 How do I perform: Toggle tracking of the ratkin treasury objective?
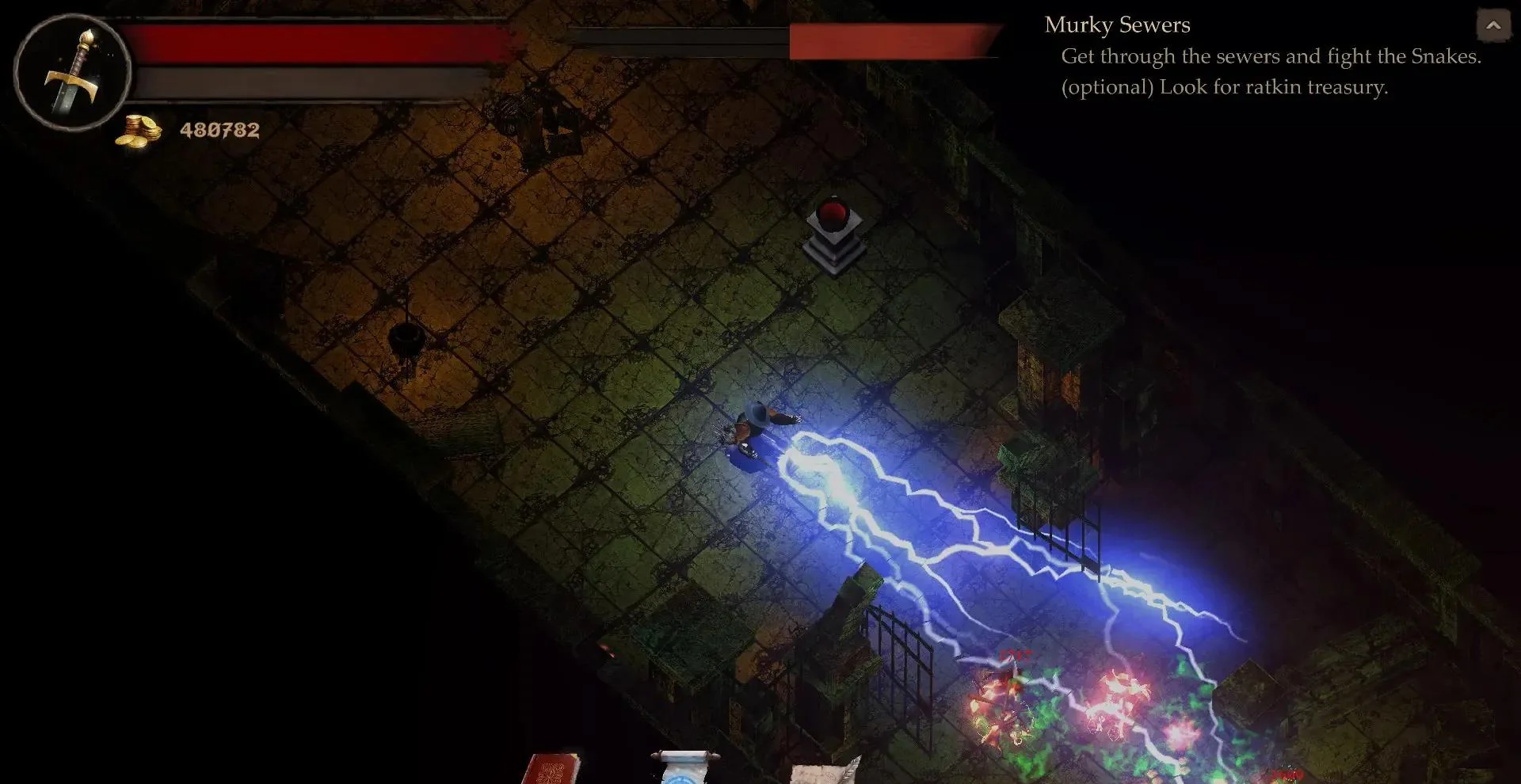pos(1224,87)
